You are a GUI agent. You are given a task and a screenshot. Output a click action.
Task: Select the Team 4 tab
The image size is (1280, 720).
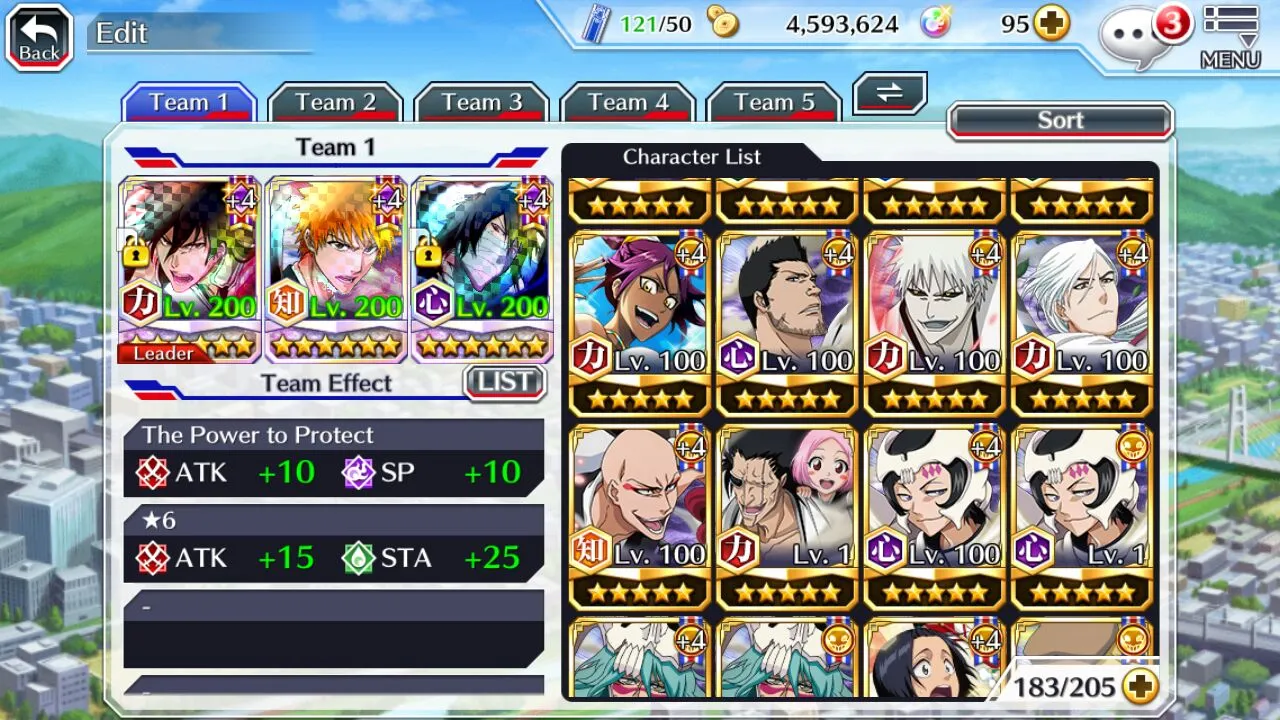[x=627, y=103]
